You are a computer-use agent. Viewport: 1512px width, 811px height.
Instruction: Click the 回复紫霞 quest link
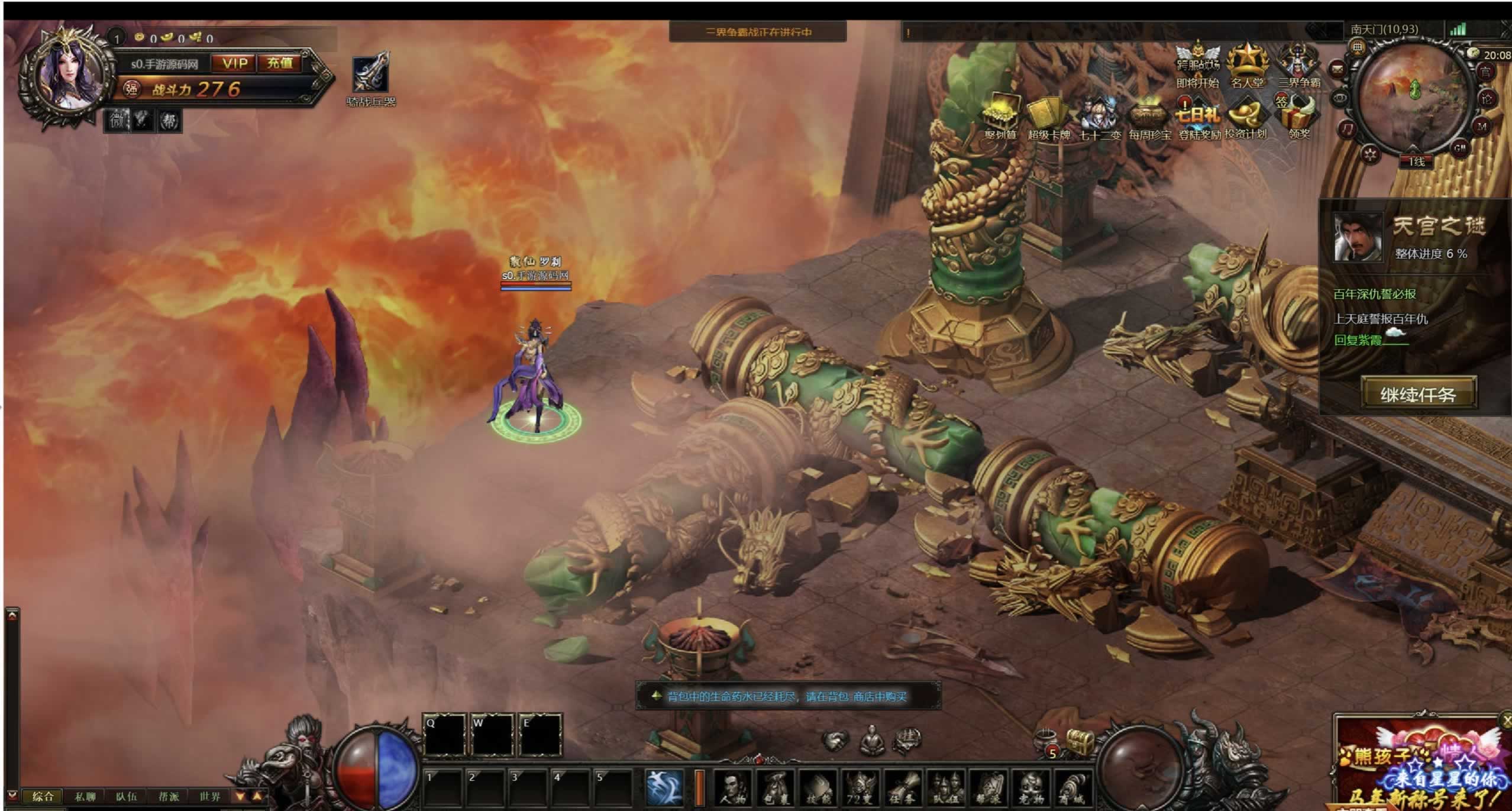click(1358, 340)
